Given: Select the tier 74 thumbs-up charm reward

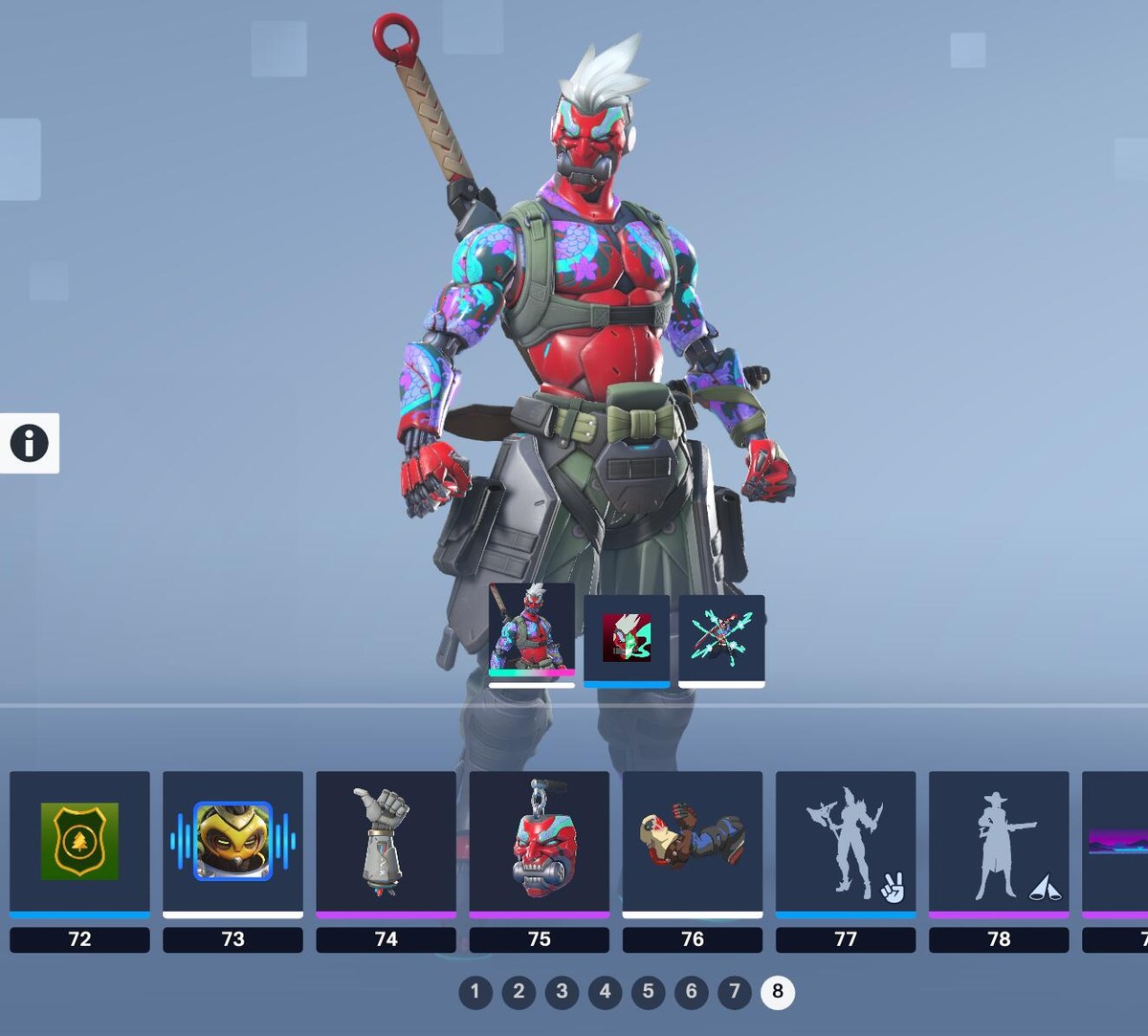Looking at the screenshot, I should [386, 842].
